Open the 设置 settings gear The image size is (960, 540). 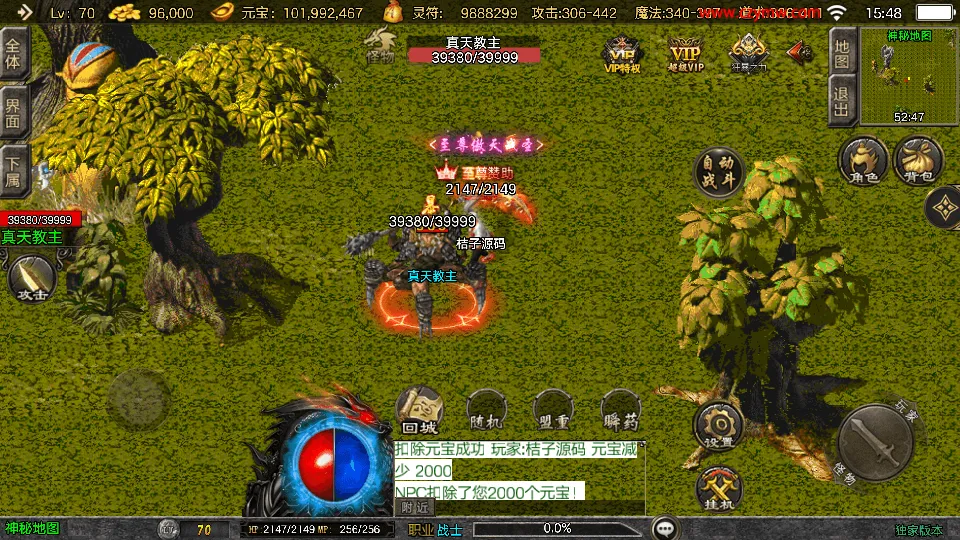[x=719, y=426]
